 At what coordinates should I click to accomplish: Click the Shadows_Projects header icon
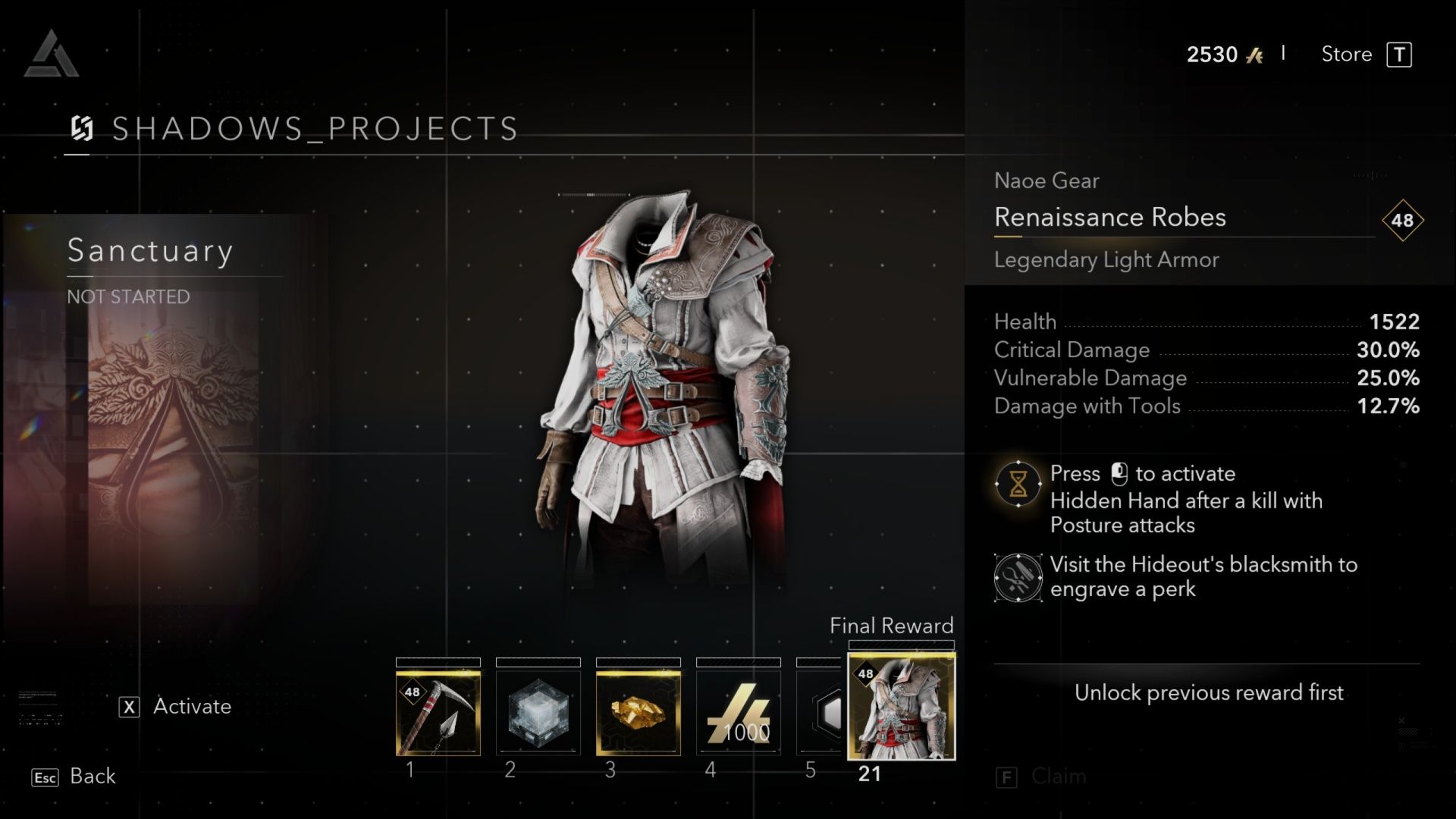click(83, 127)
